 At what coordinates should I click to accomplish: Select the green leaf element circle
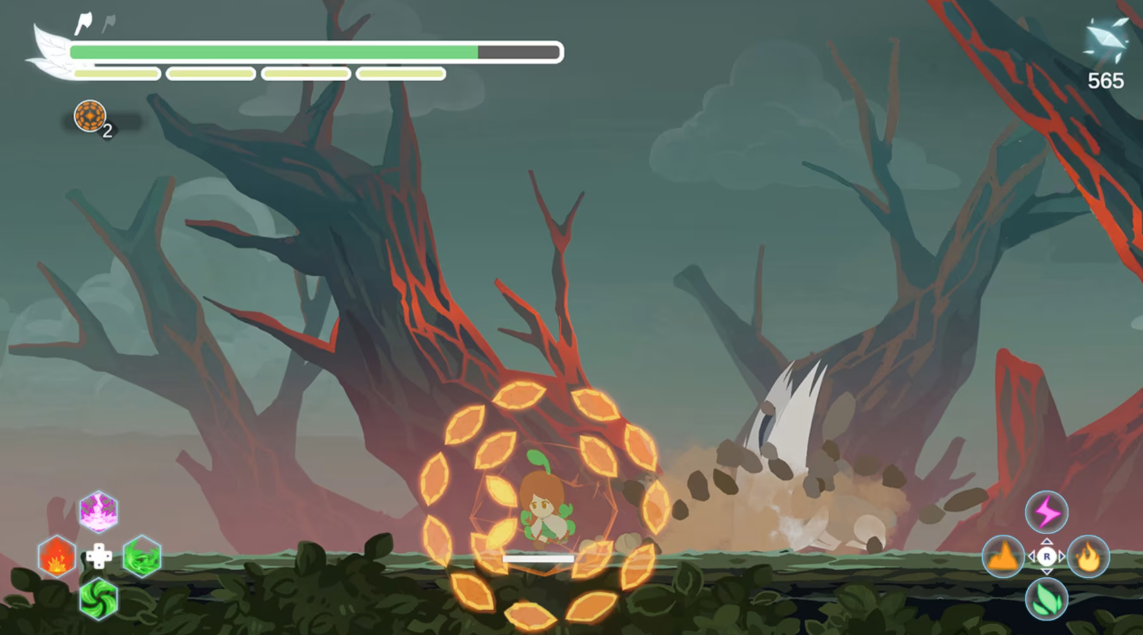click(x=1046, y=599)
